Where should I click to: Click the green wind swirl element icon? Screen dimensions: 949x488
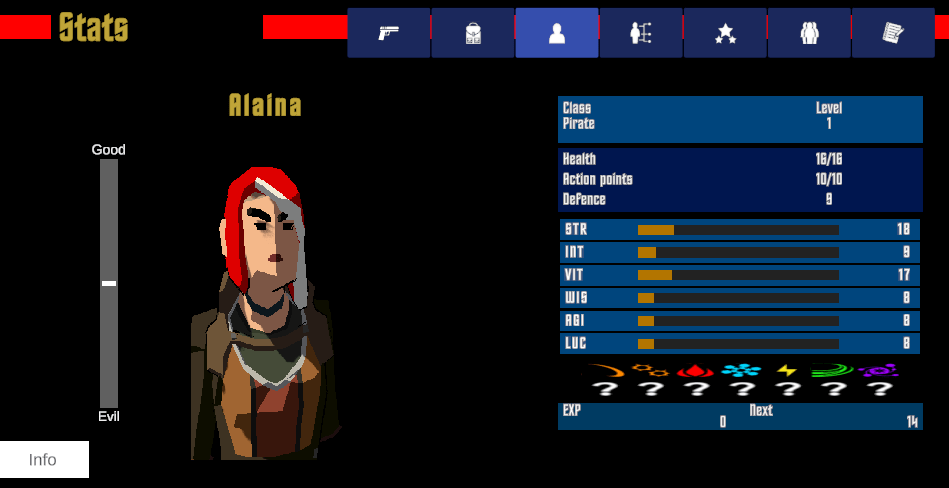click(832, 370)
